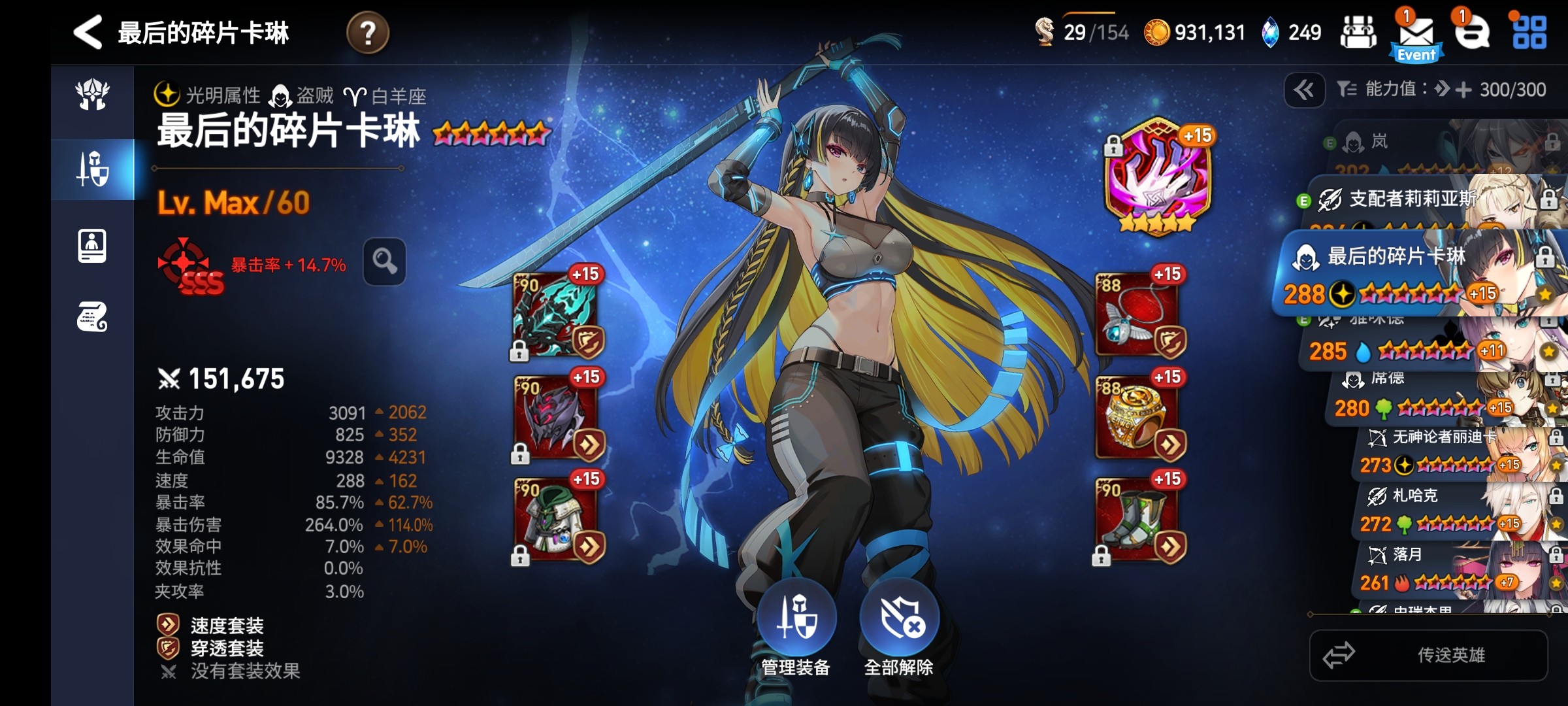Open the four-square main menu grid
Screen dimensions: 1568x706
click(x=1529, y=33)
